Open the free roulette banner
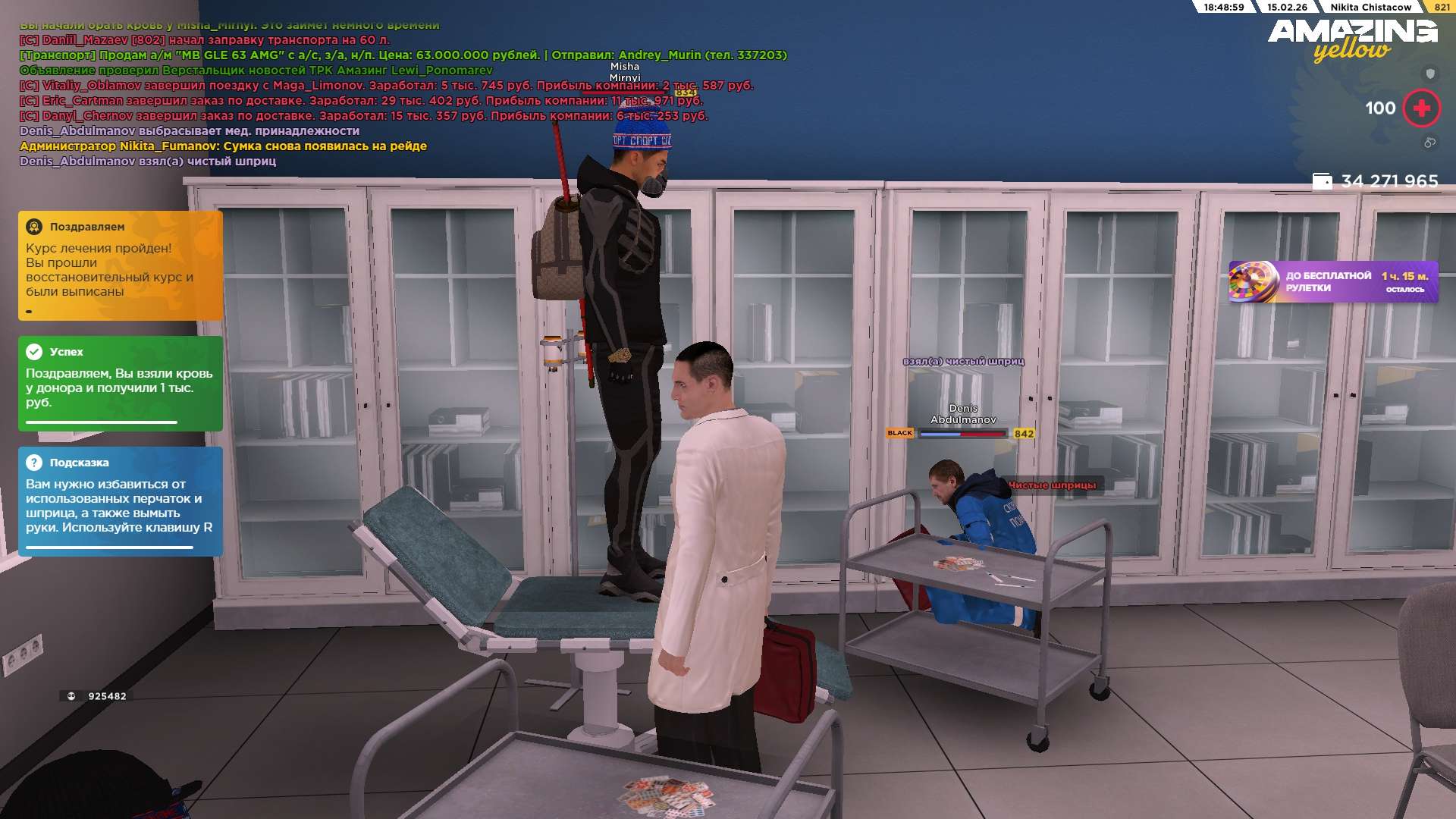 point(1332,282)
